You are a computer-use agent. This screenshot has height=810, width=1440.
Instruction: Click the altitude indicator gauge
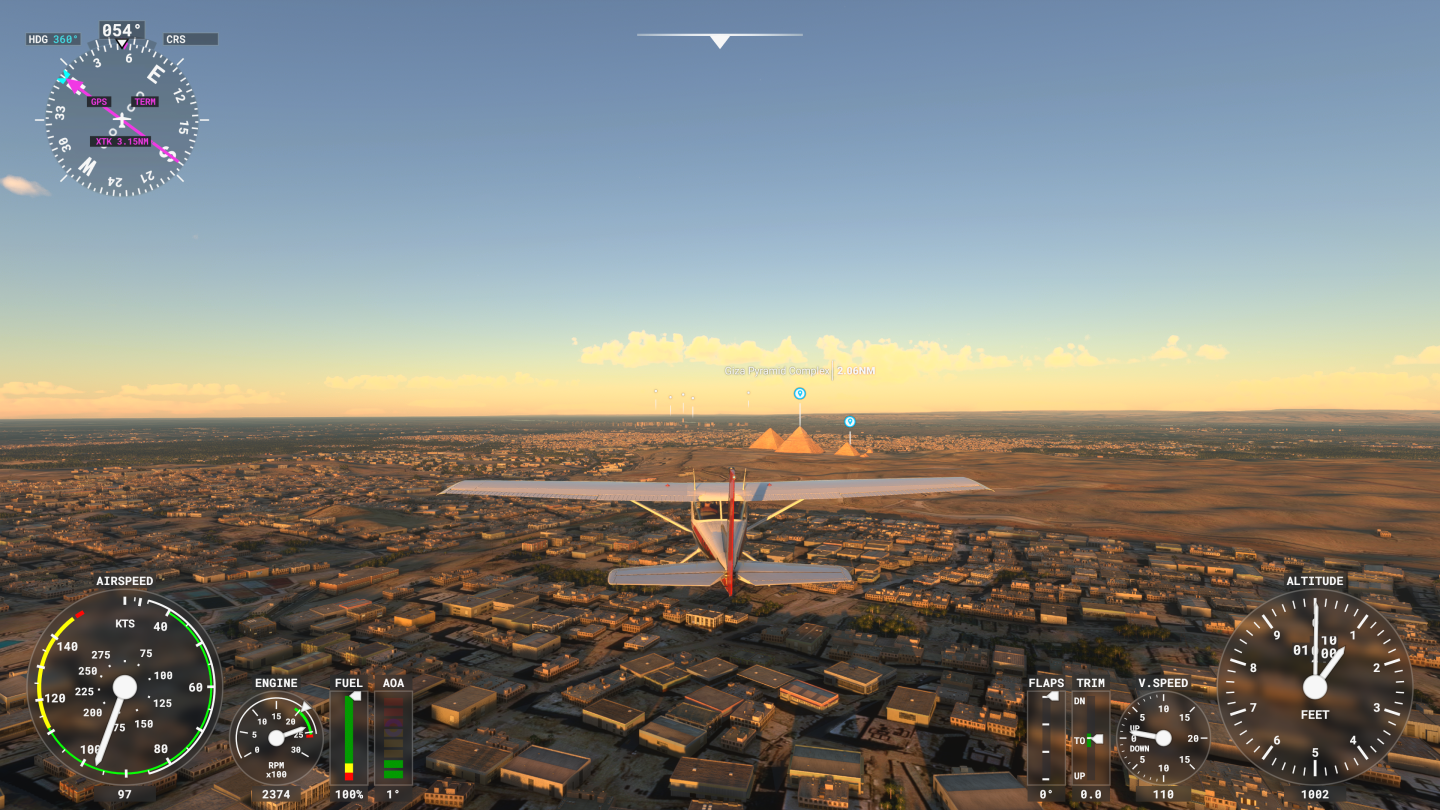(1314, 688)
